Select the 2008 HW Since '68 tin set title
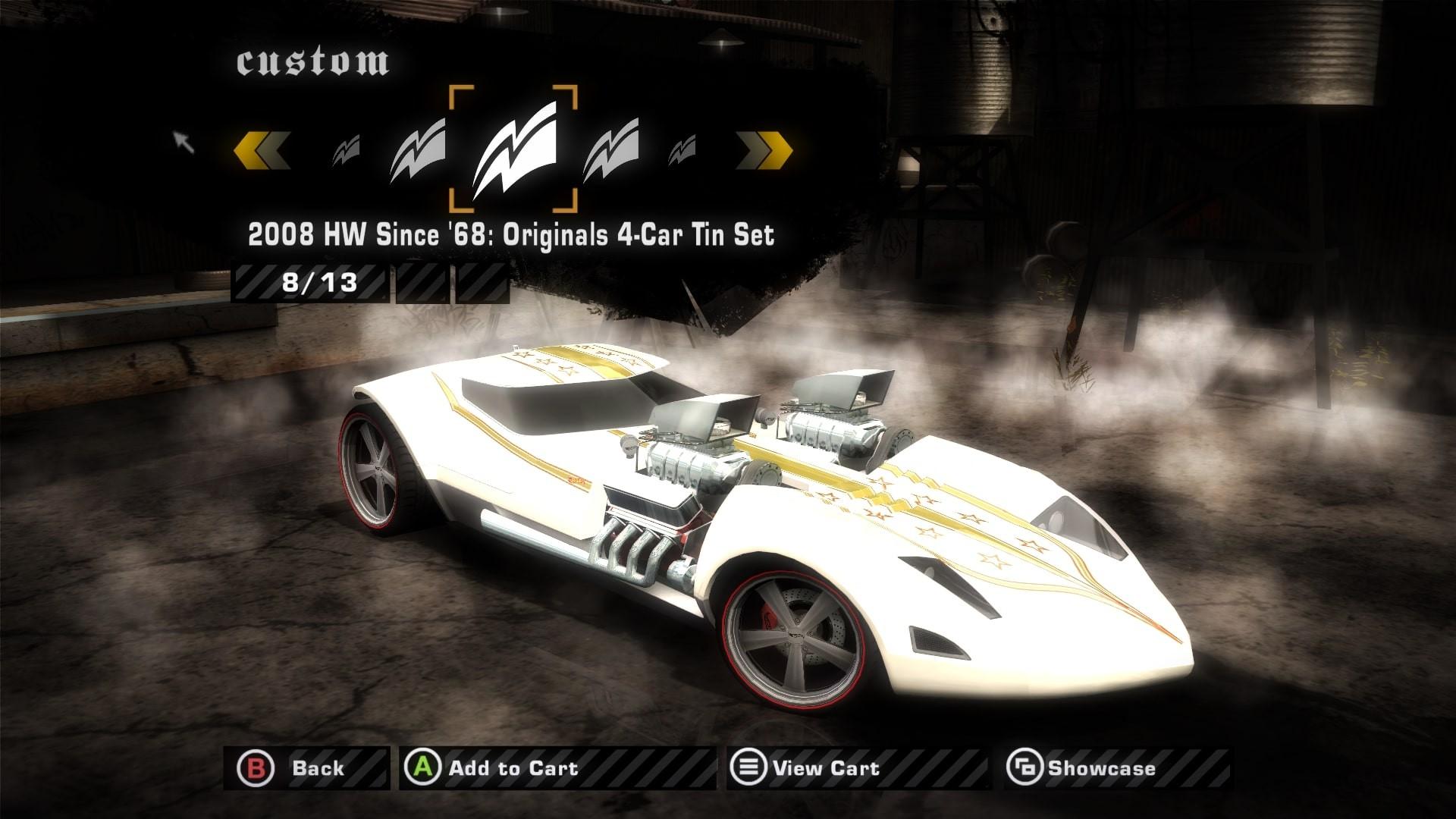The image size is (1456, 819). click(x=513, y=236)
